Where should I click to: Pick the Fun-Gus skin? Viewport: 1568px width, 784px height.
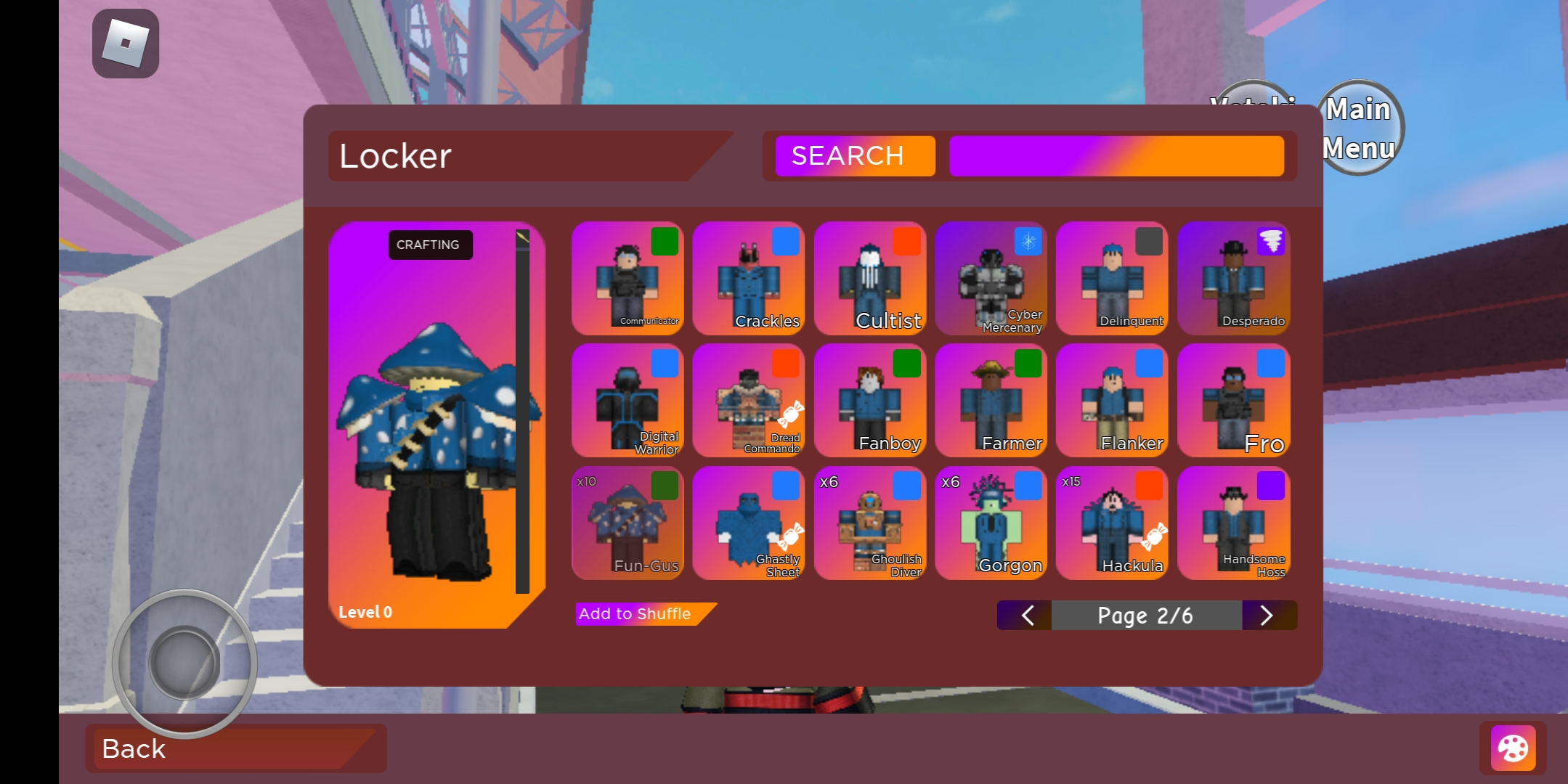(x=627, y=523)
